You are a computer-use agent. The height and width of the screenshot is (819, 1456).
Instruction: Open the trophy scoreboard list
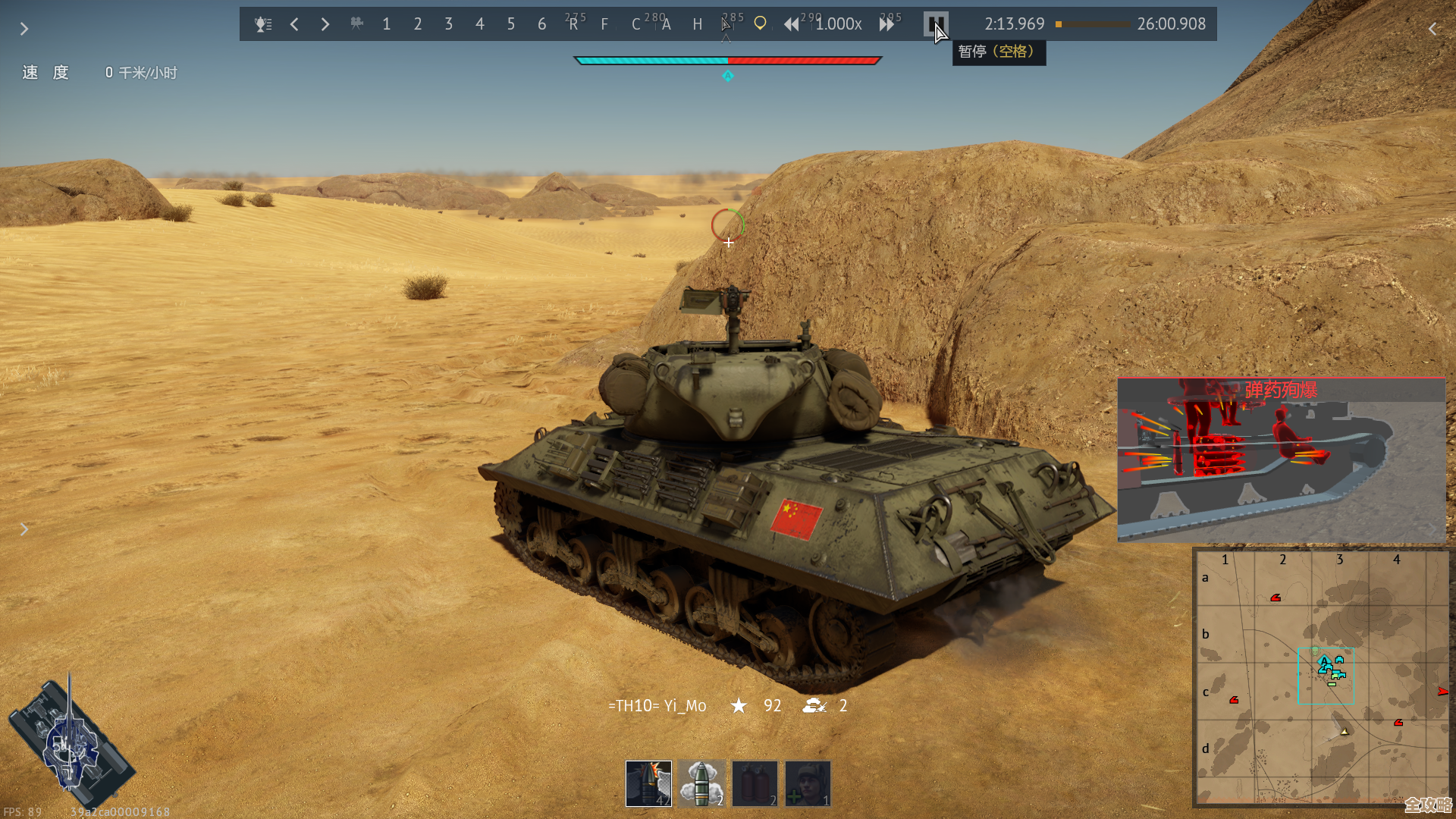pyautogui.click(x=262, y=24)
